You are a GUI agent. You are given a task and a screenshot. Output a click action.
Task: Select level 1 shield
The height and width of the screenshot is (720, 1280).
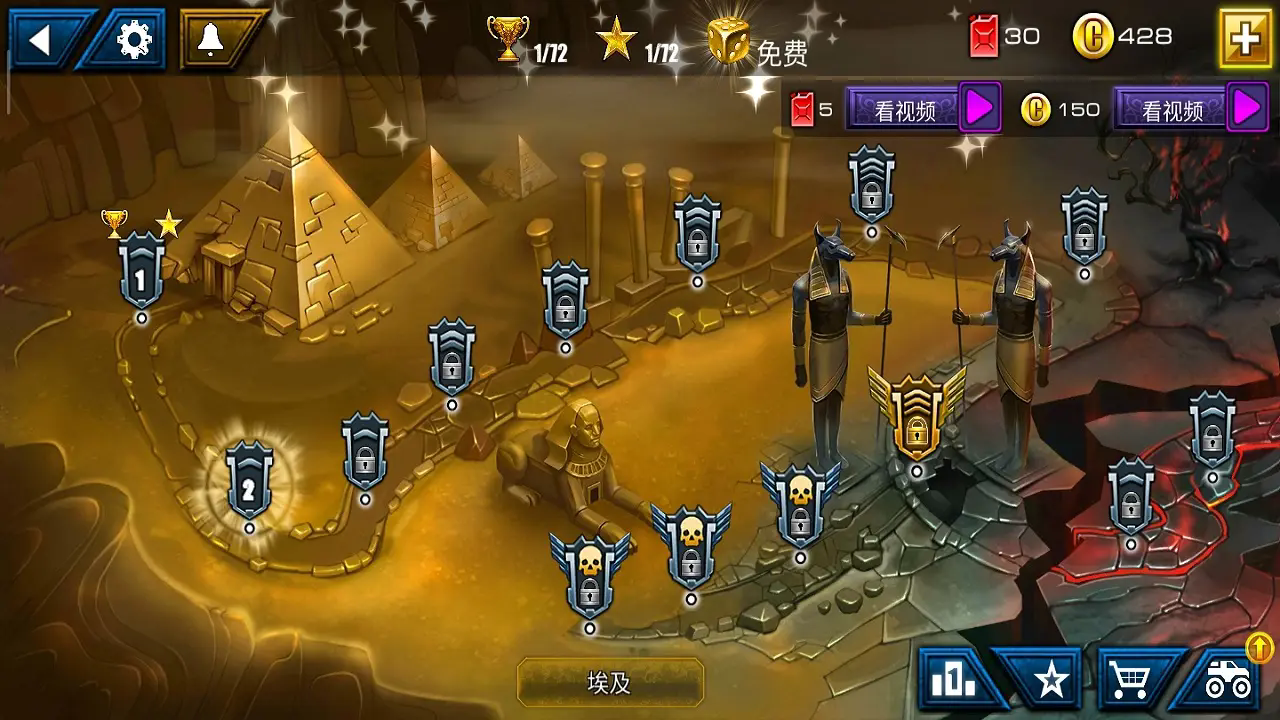pyautogui.click(x=141, y=272)
